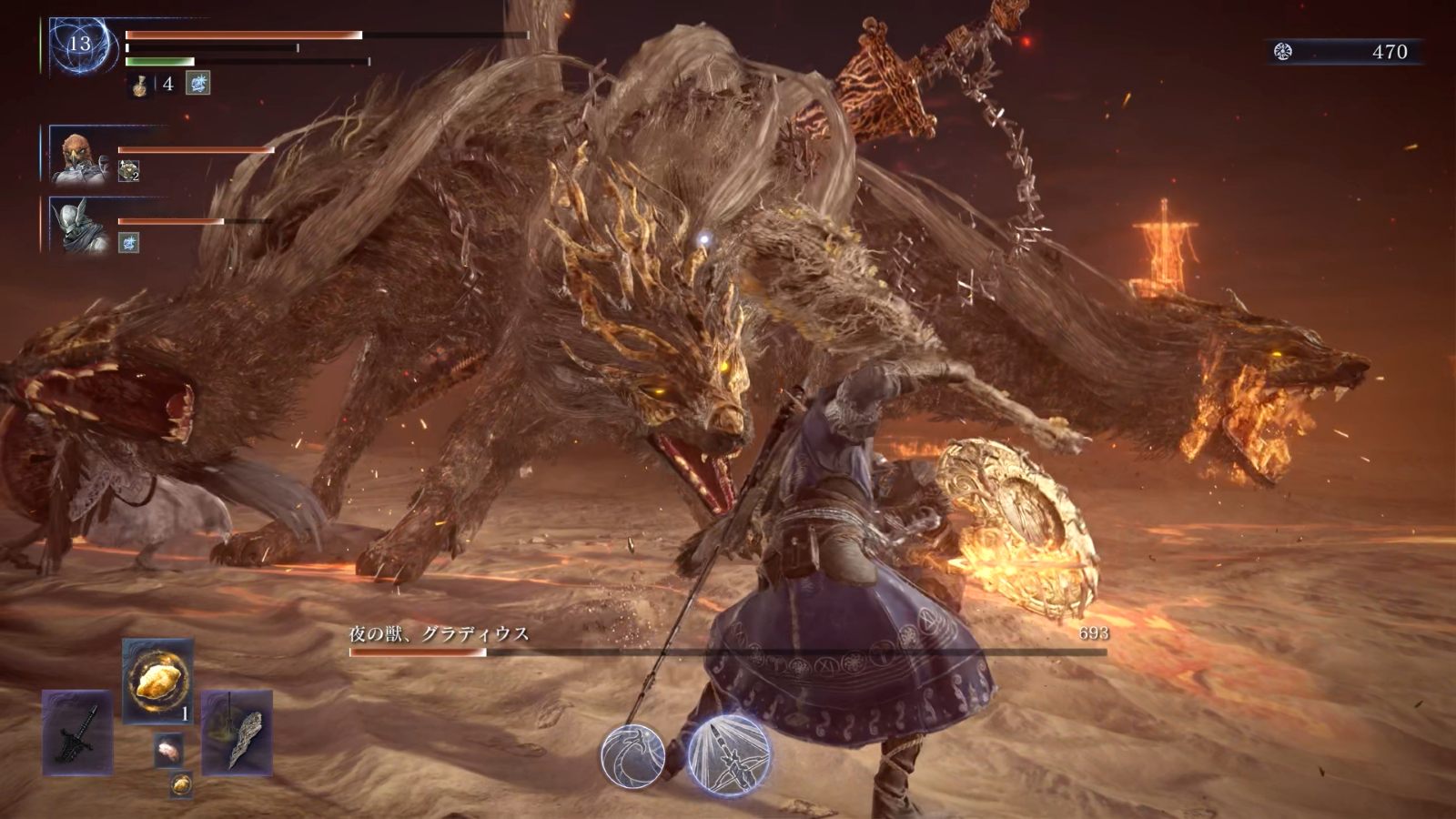Click the rune currency icon
1456x819 pixels.
[x=1283, y=52]
